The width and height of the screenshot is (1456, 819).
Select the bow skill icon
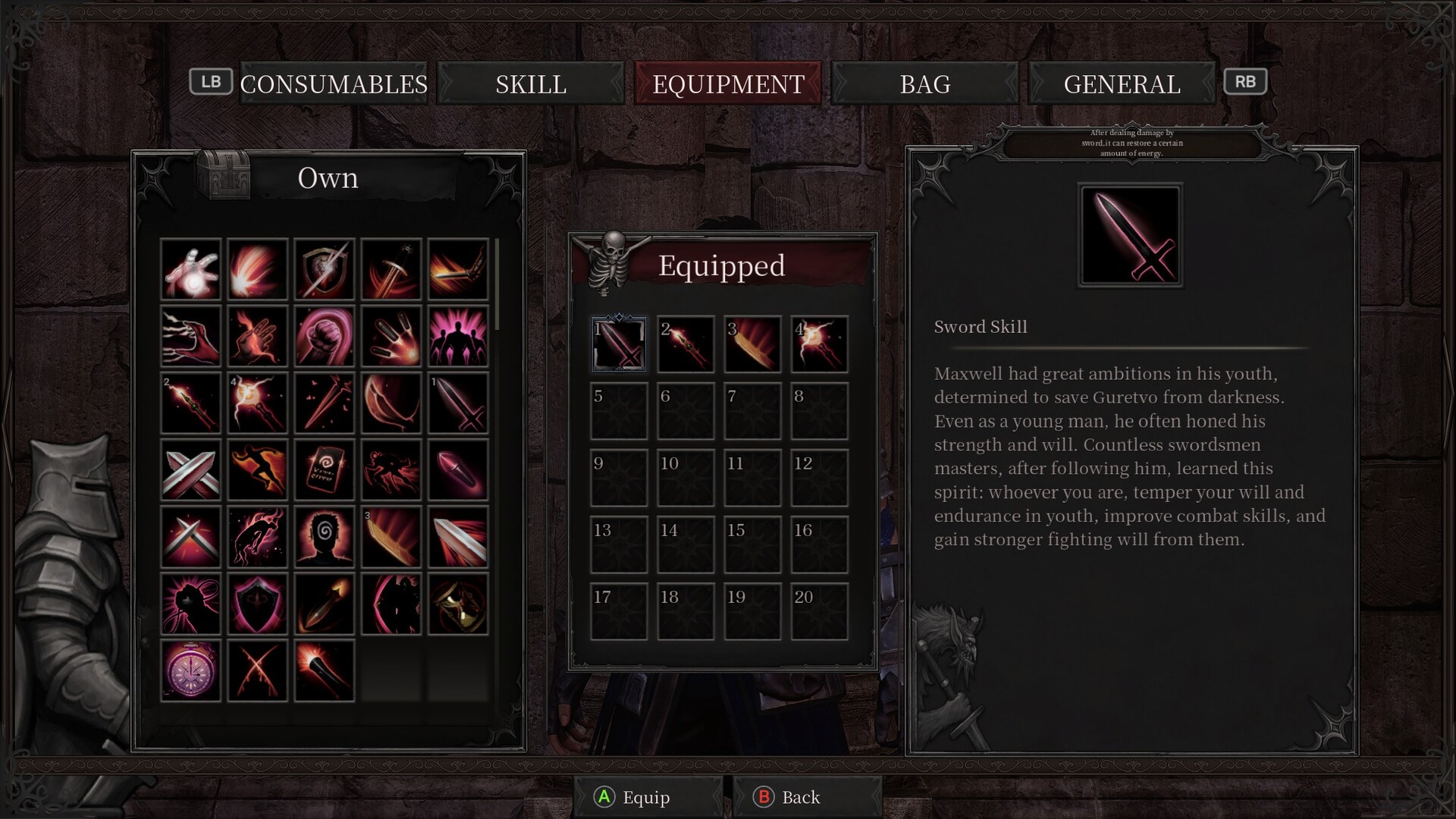click(391, 403)
